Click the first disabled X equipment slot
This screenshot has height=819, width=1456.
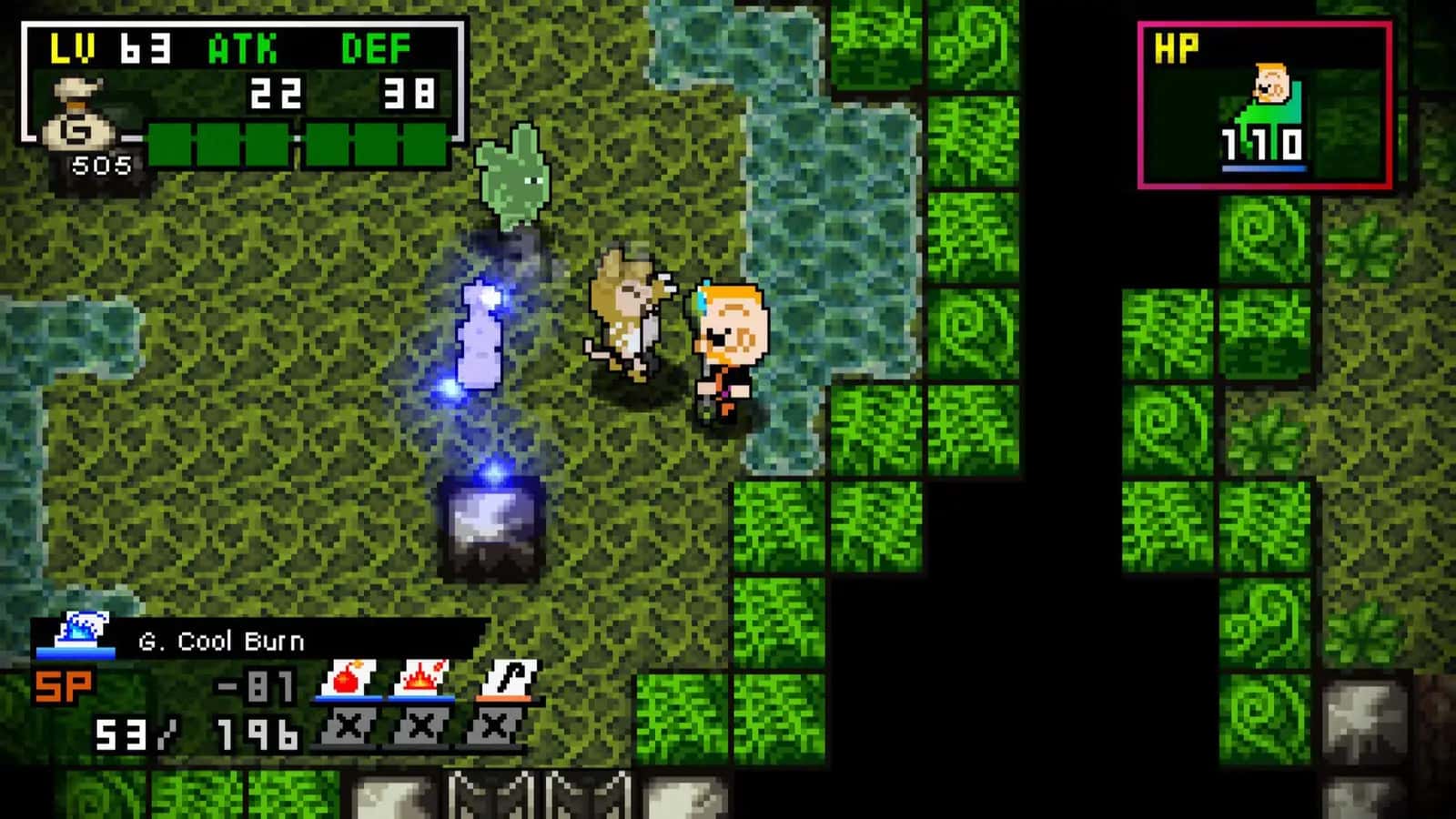347,725
